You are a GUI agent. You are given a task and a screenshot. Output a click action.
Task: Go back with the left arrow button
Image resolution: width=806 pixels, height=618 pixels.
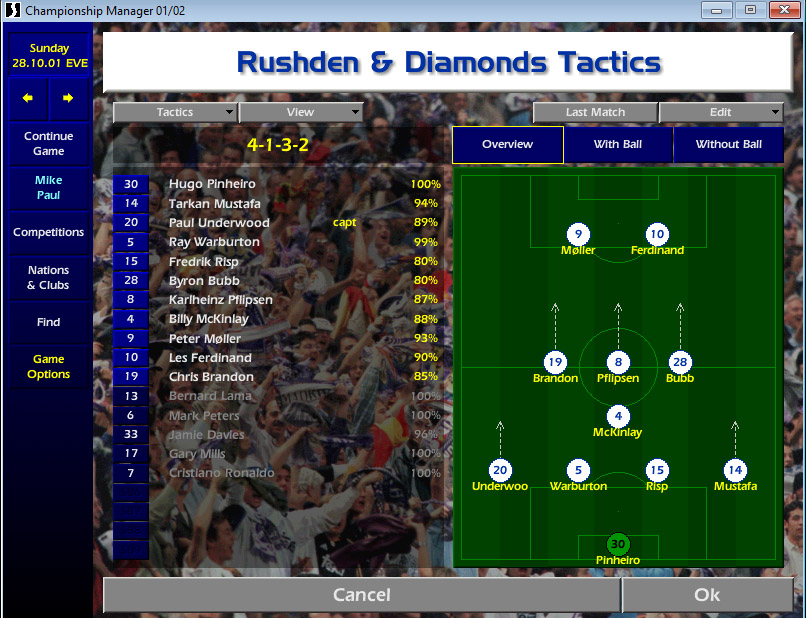pyautogui.click(x=28, y=98)
